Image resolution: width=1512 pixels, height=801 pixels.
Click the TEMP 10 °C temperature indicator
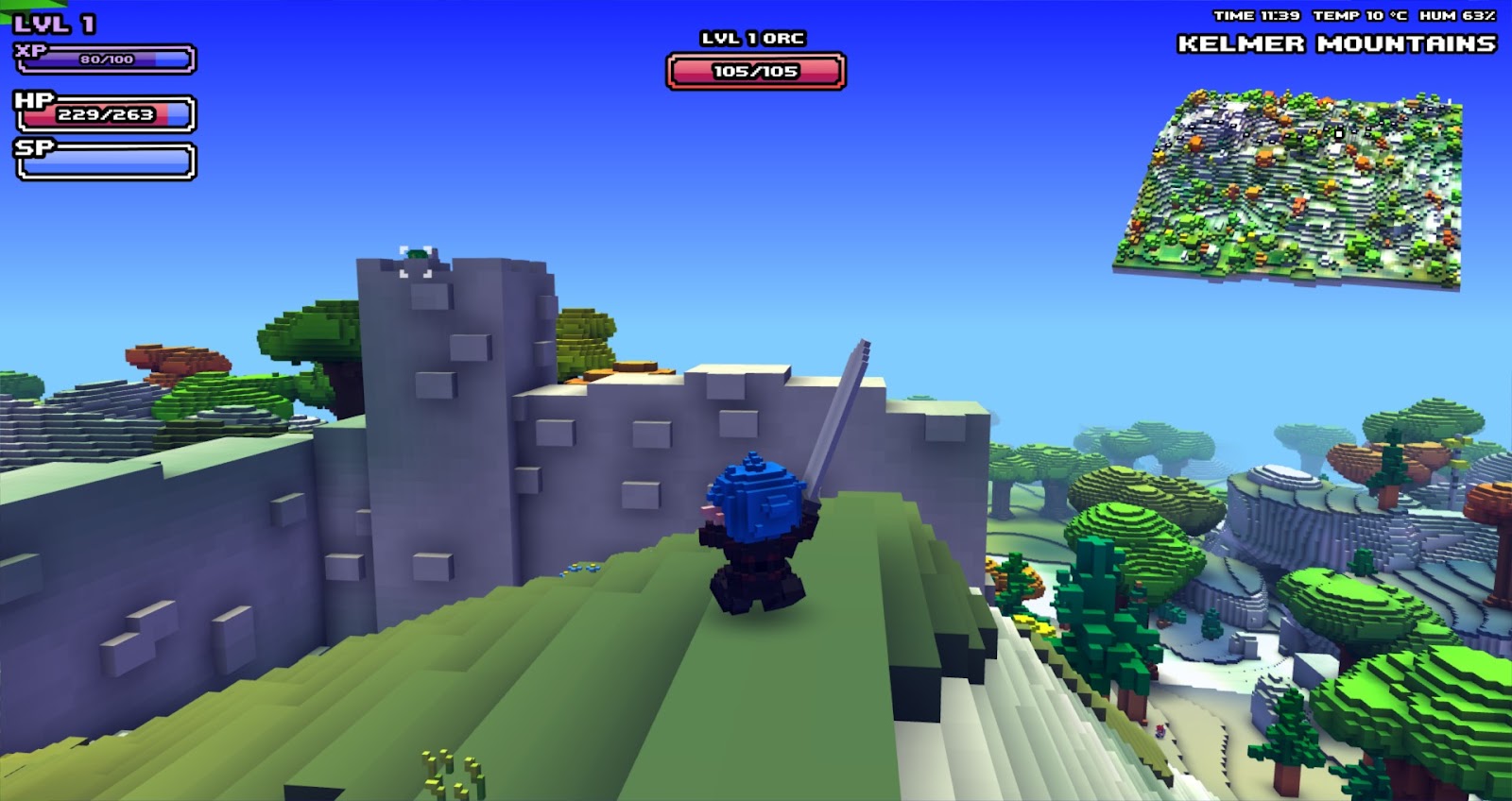pos(1361,14)
